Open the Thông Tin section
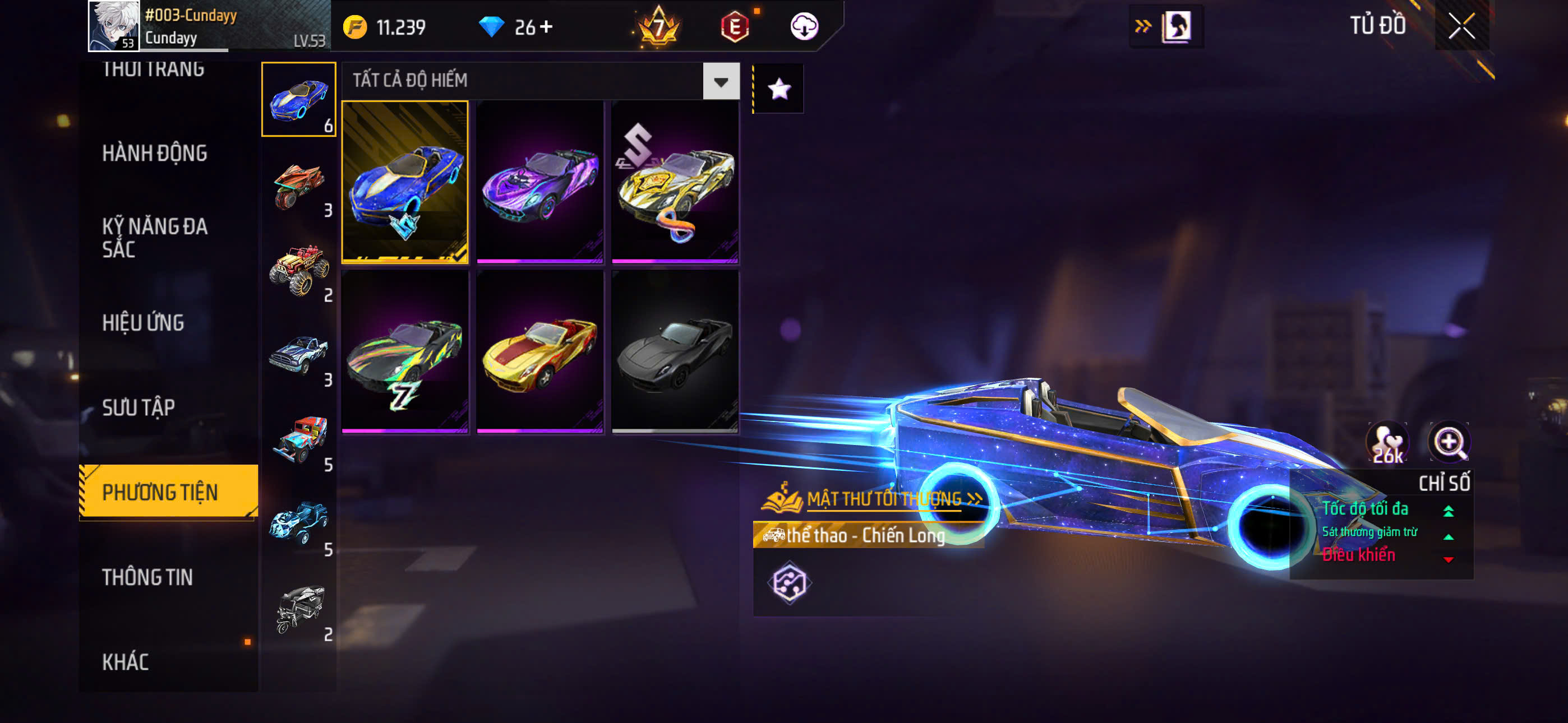The width and height of the screenshot is (1568, 723). point(147,577)
